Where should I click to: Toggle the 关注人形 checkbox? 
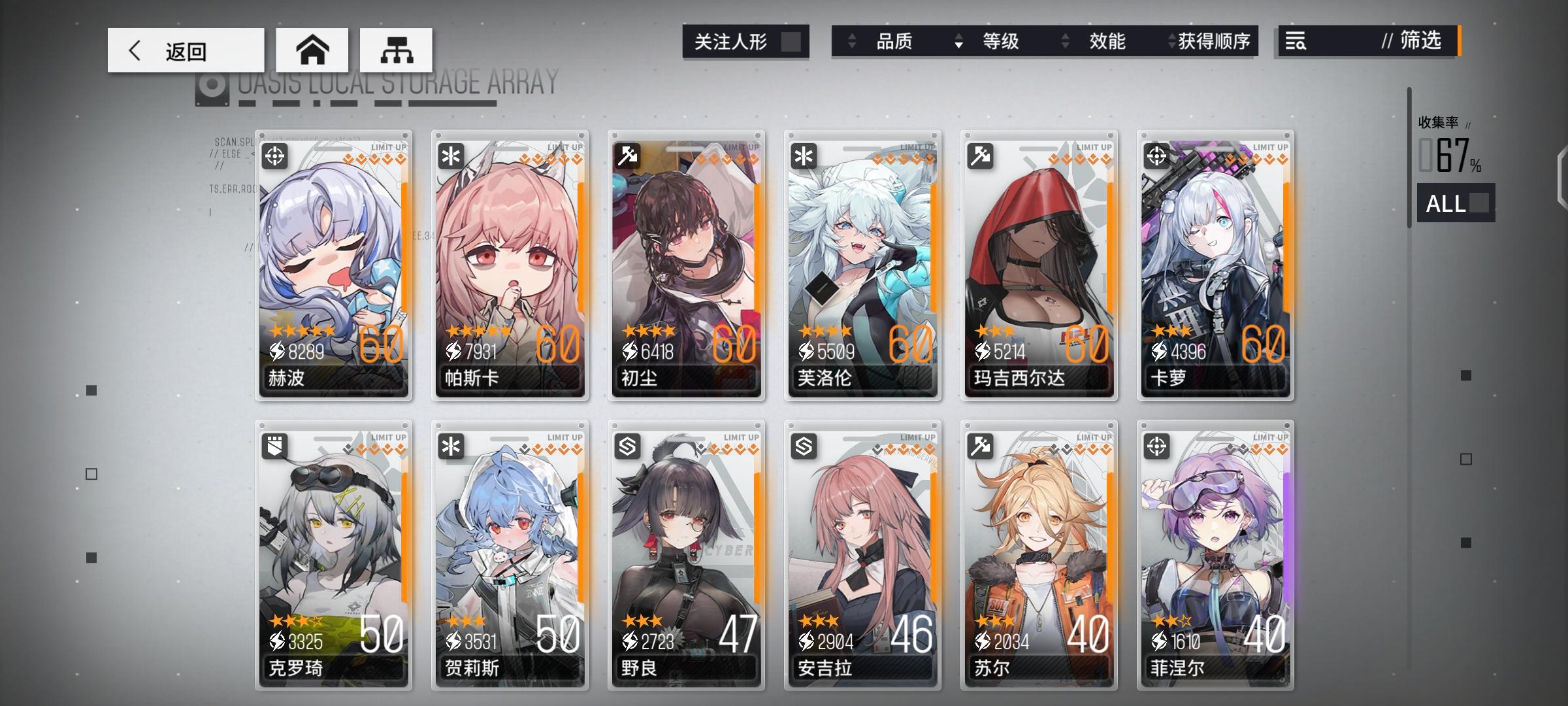click(x=792, y=42)
